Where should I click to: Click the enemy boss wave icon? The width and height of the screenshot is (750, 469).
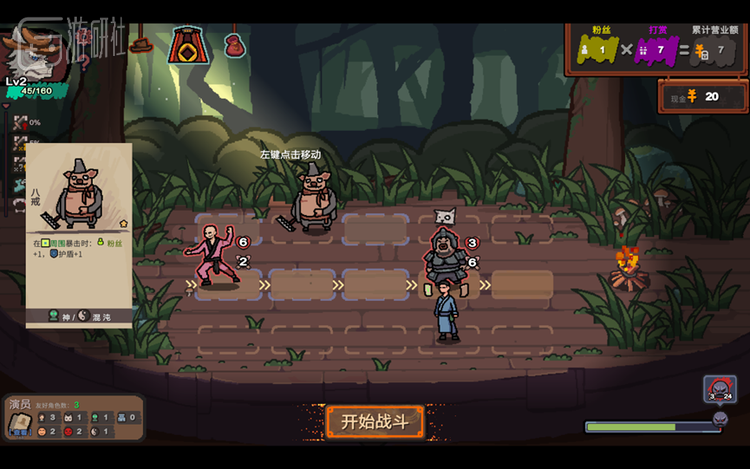click(x=719, y=390)
